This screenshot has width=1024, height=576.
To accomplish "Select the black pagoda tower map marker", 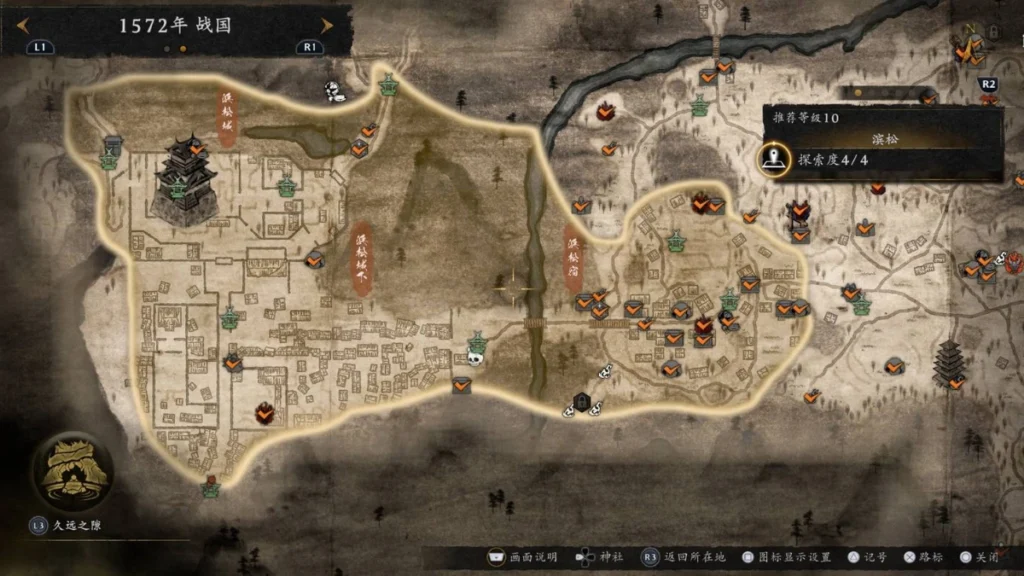I will tap(947, 362).
